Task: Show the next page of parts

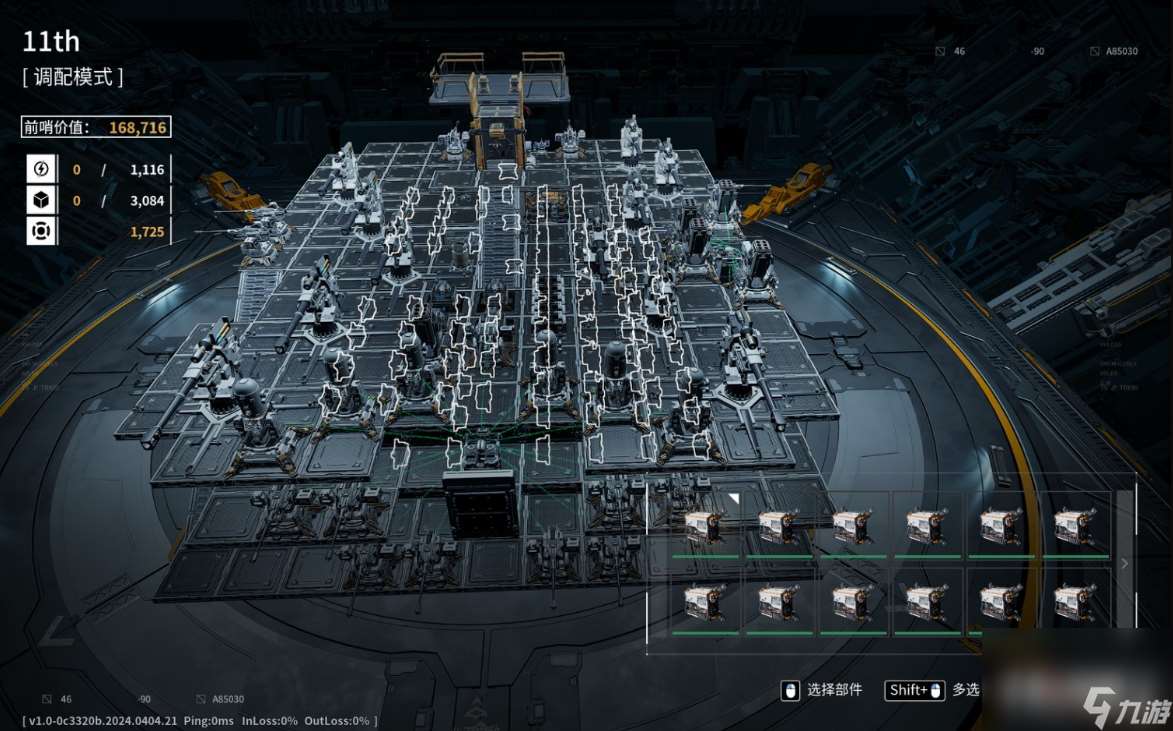Action: pos(1125,563)
